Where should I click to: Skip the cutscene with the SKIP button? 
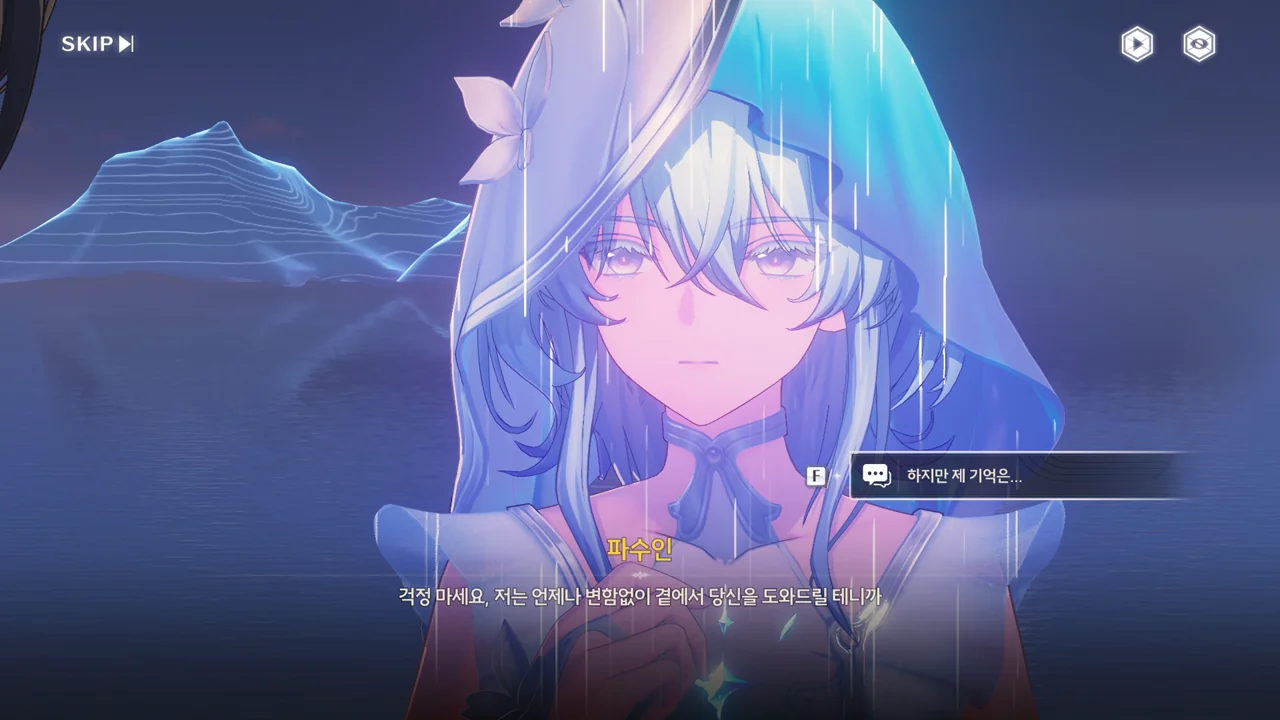[x=97, y=44]
